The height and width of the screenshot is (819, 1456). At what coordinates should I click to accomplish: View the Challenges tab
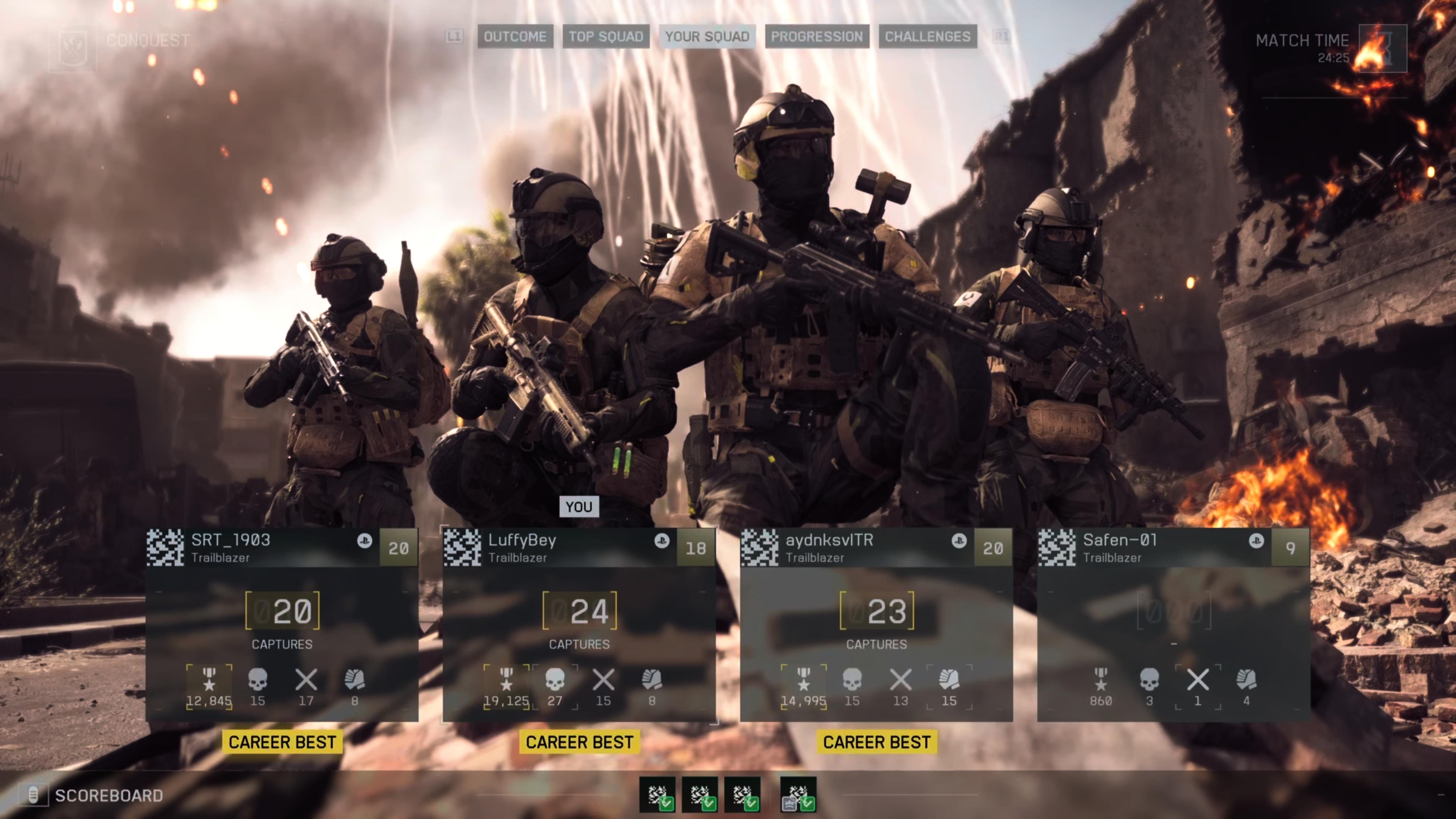927,37
